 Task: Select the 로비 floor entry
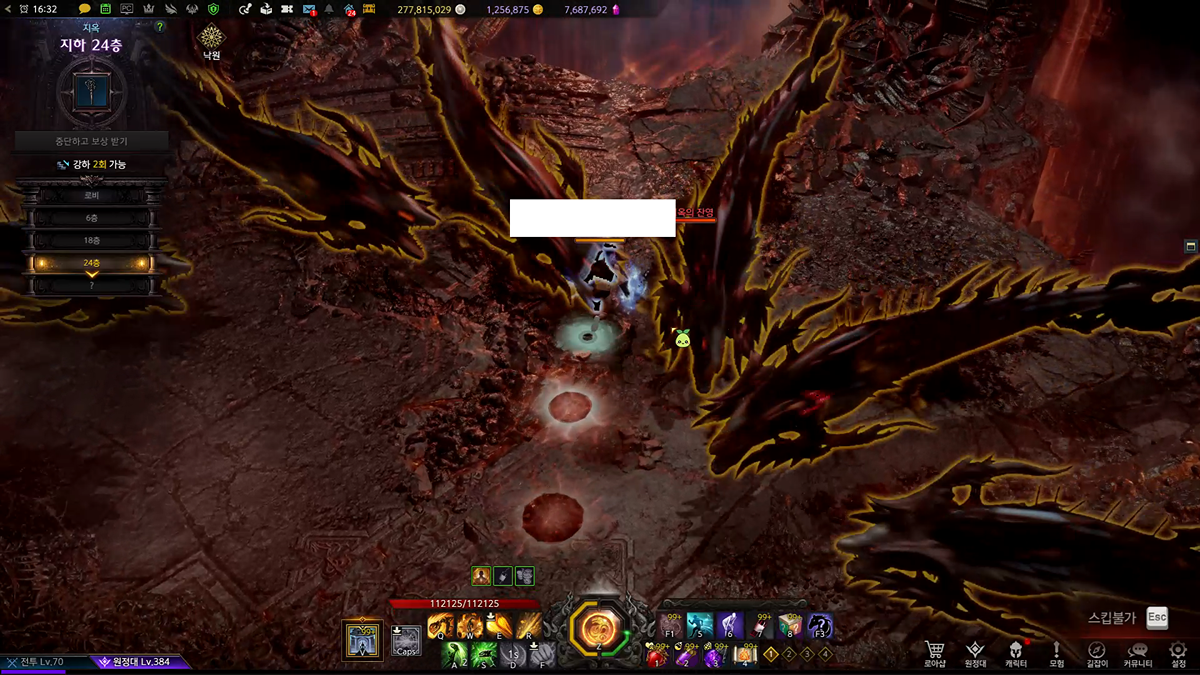pyautogui.click(x=91, y=195)
